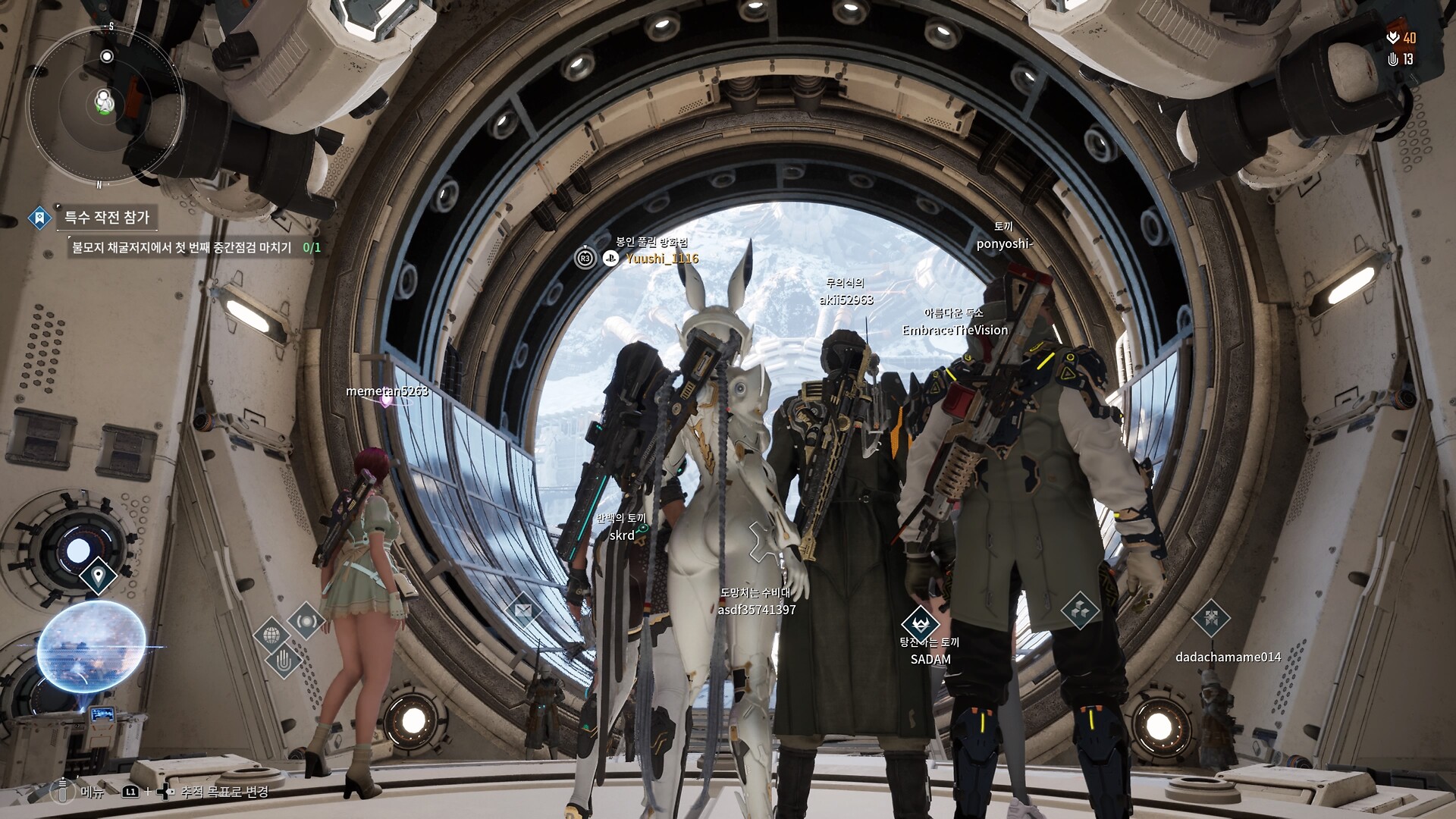Screen dimensions: 1456x819
Task: Select the globe diamond marker
Action: (x=271, y=635)
